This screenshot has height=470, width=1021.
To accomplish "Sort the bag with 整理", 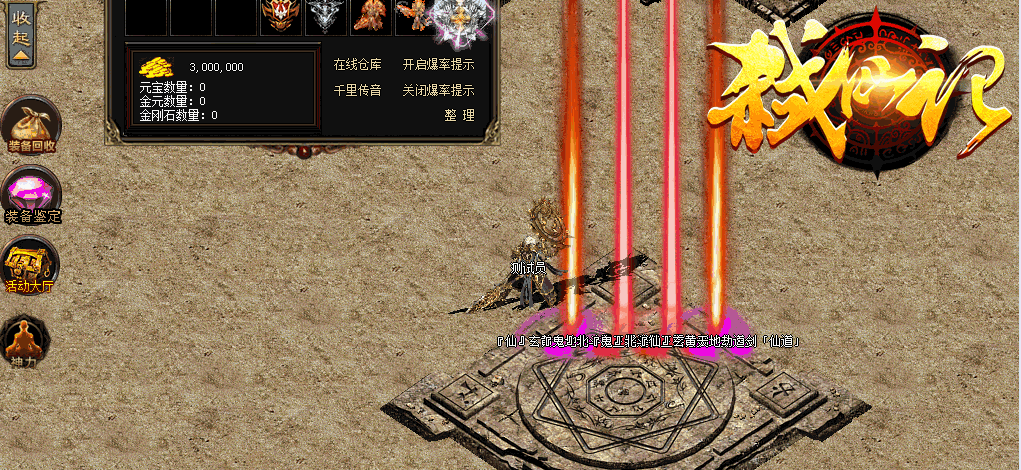I will pos(459,115).
